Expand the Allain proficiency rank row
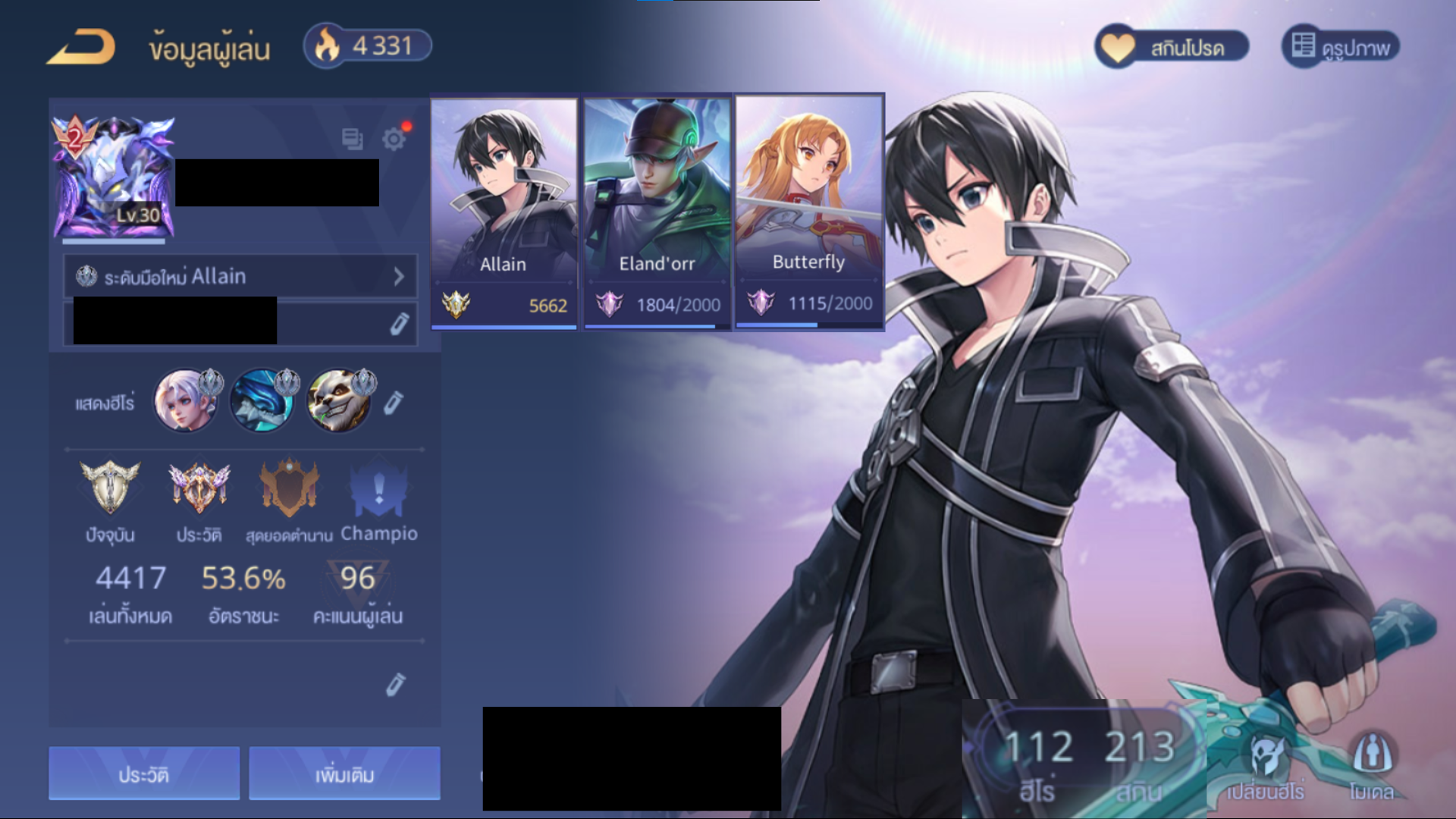 [240, 276]
